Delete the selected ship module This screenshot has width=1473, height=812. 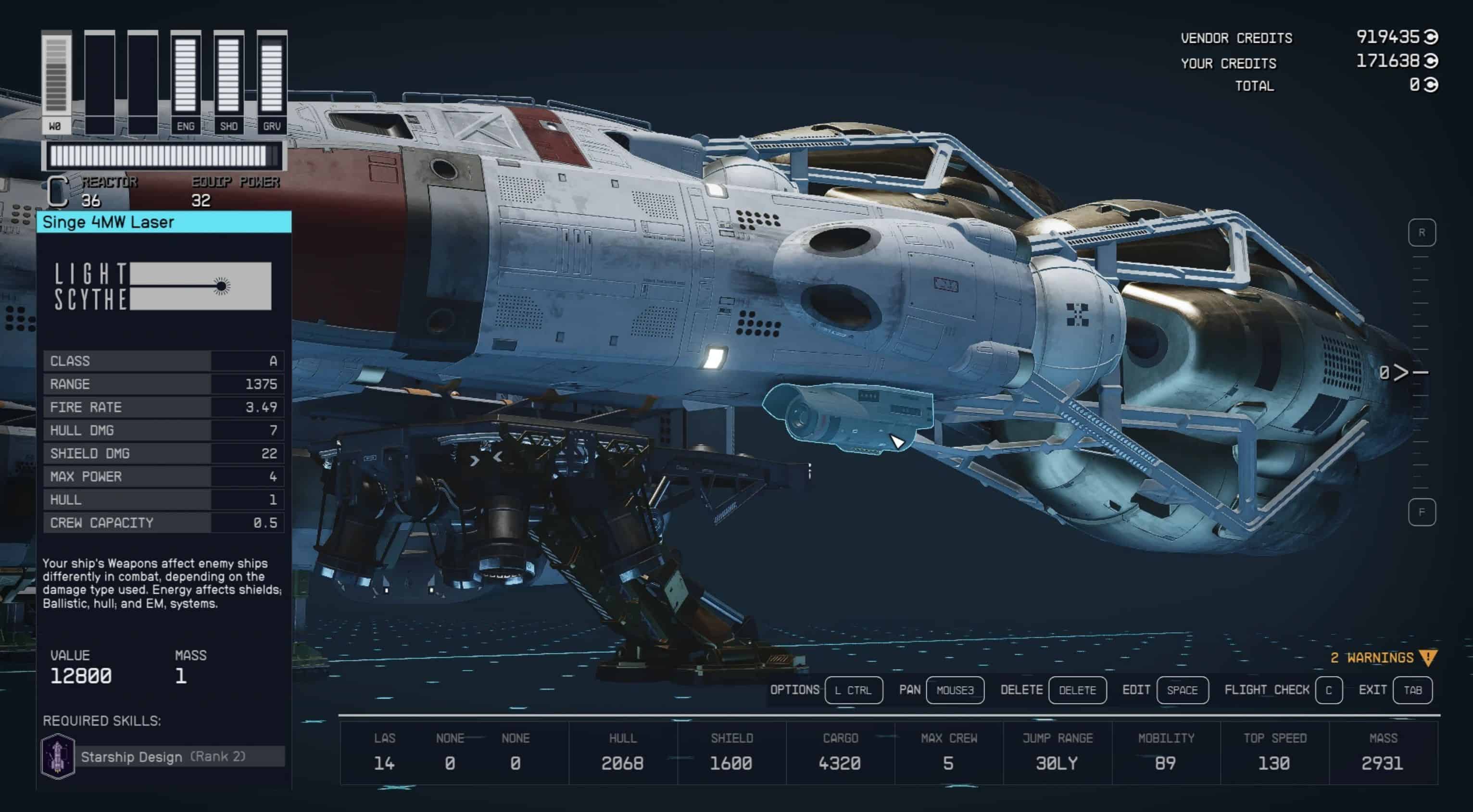(1077, 690)
